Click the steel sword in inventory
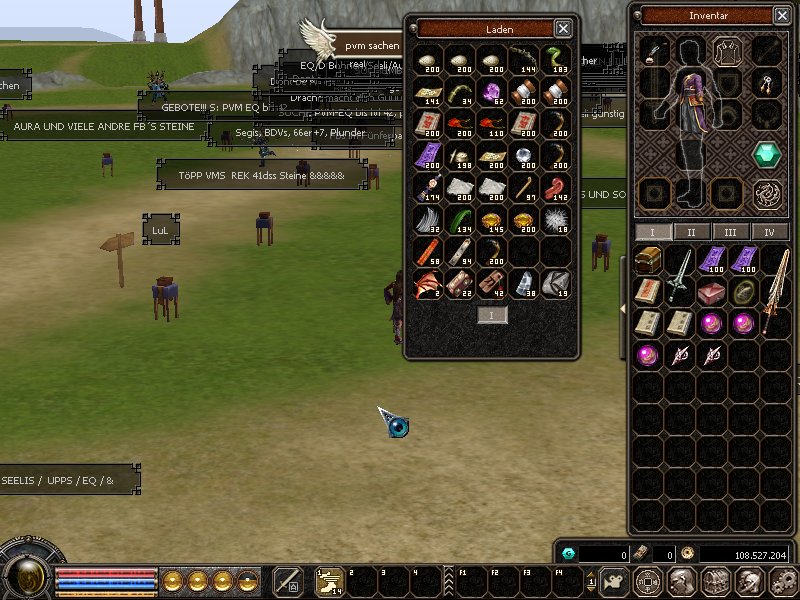Viewport: 800px width, 600px height. pos(680,270)
